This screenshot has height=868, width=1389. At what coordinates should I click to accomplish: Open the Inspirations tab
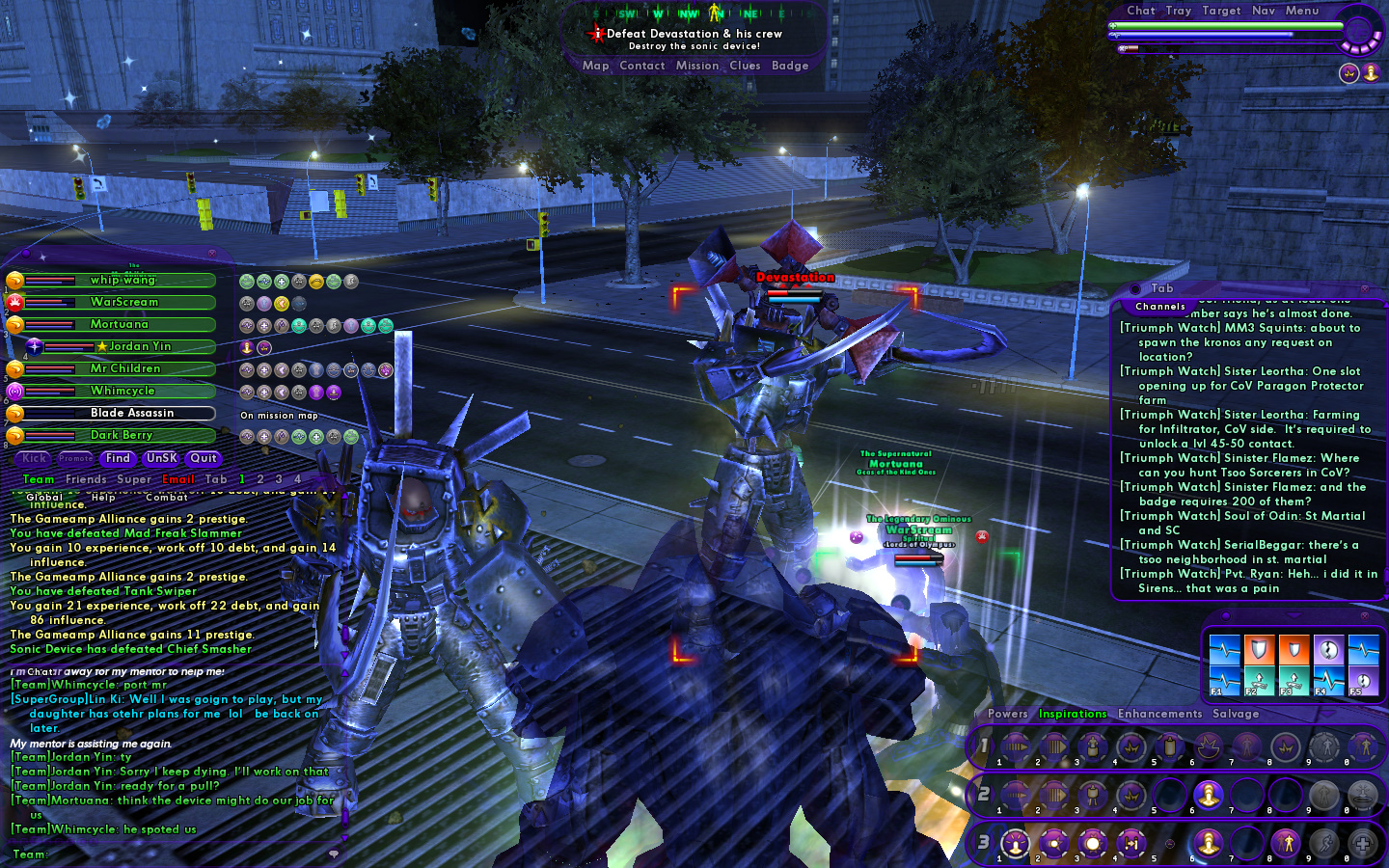[1073, 714]
